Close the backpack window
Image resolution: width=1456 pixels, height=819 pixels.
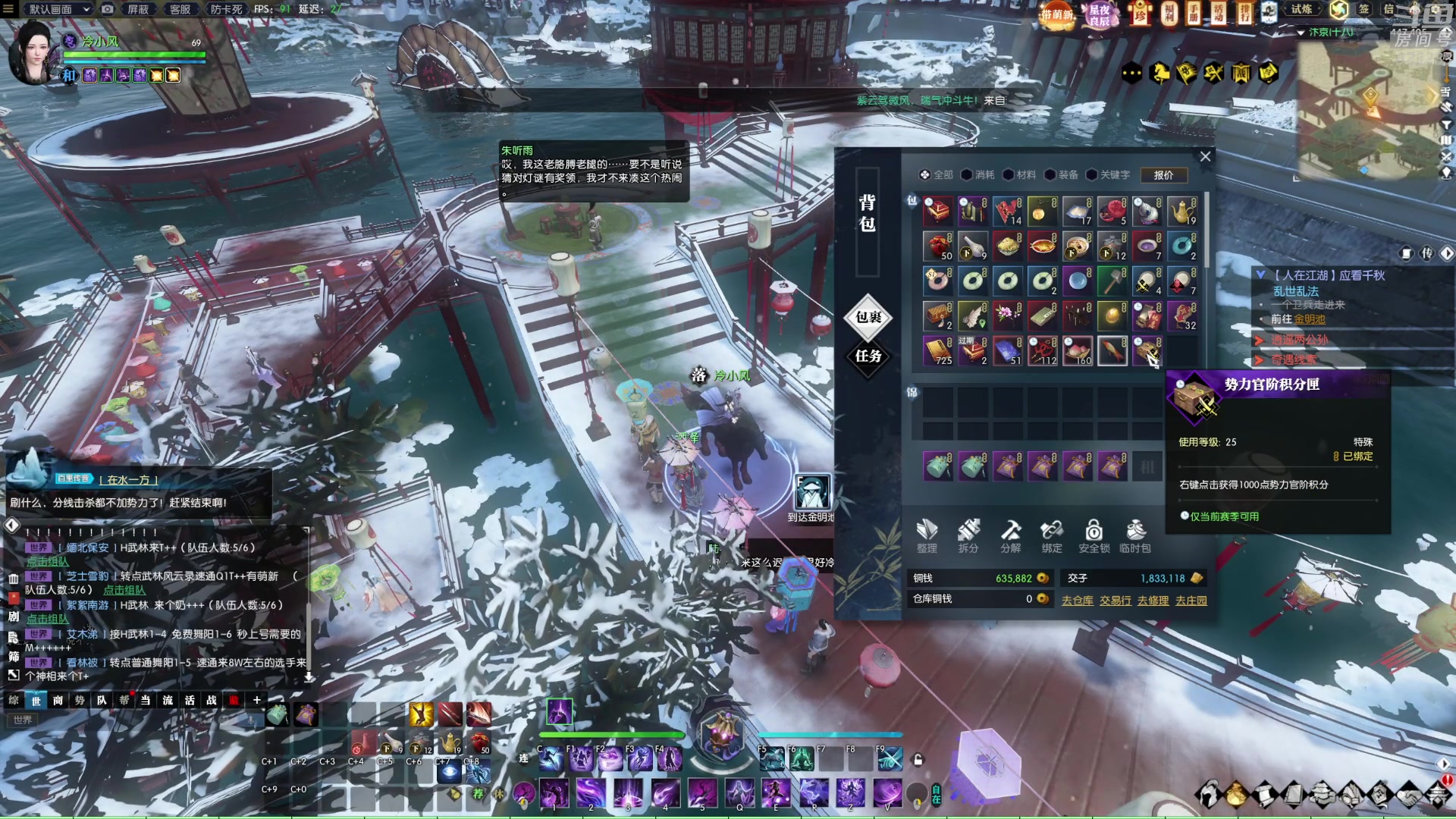point(1205,156)
